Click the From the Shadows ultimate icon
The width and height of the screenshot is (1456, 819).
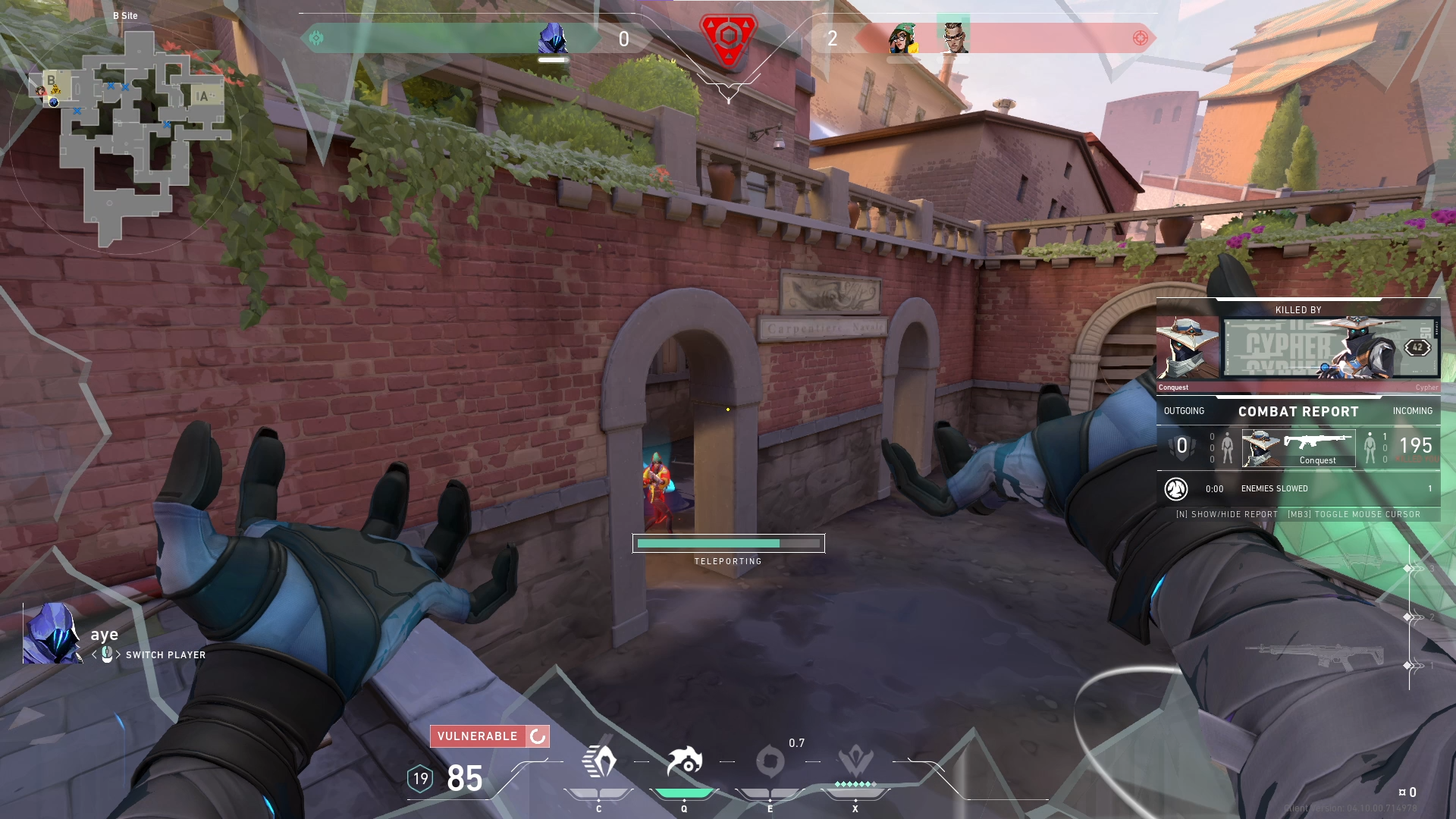coord(855,761)
